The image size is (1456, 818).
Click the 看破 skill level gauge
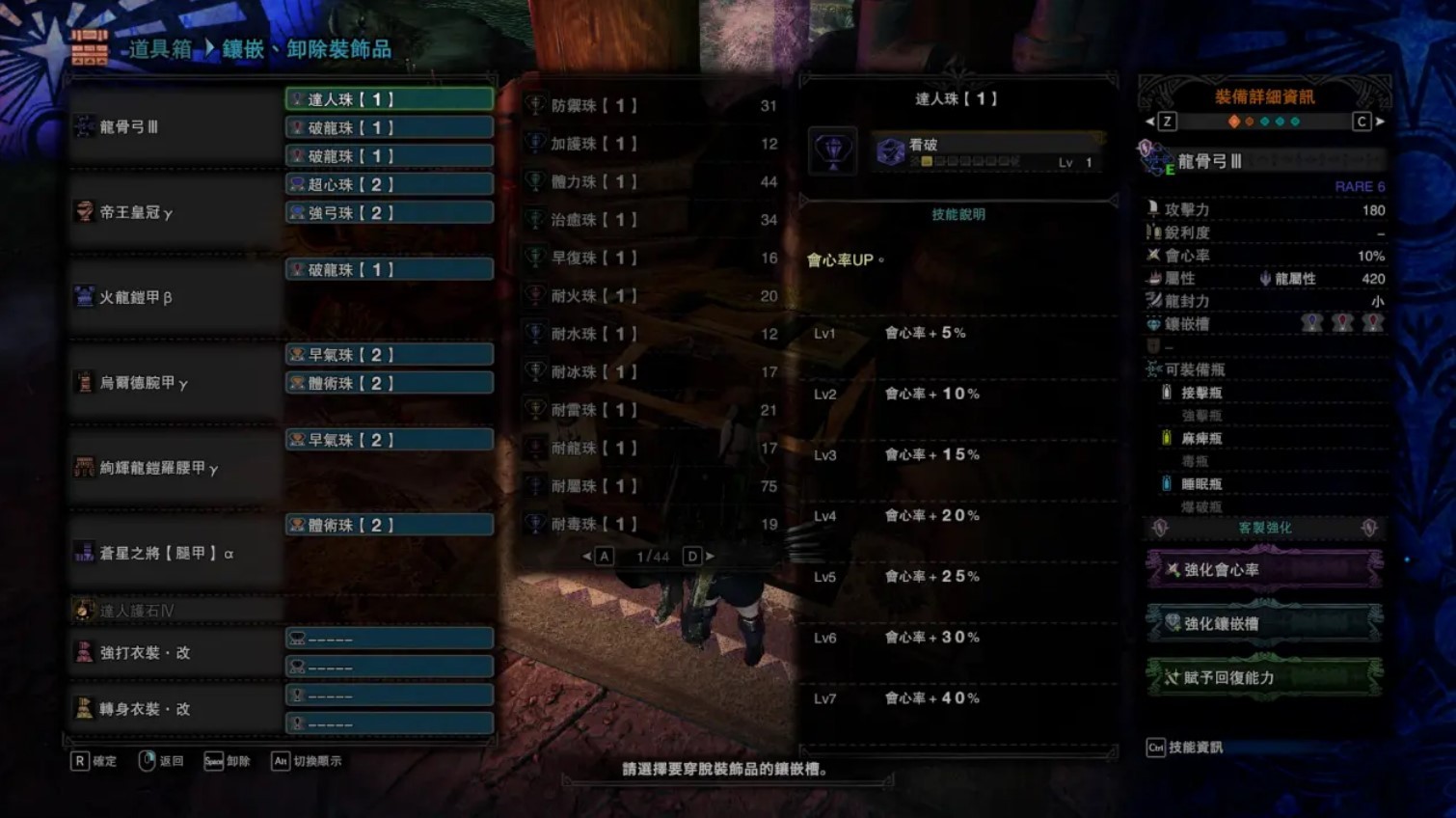click(964, 162)
